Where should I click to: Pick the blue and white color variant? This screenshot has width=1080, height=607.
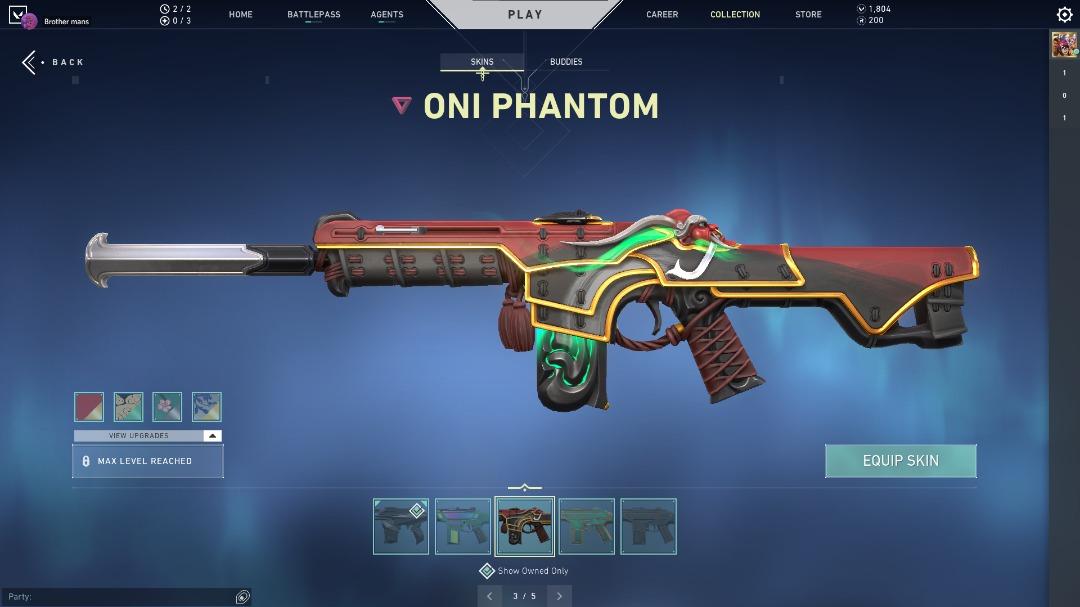click(x=206, y=407)
